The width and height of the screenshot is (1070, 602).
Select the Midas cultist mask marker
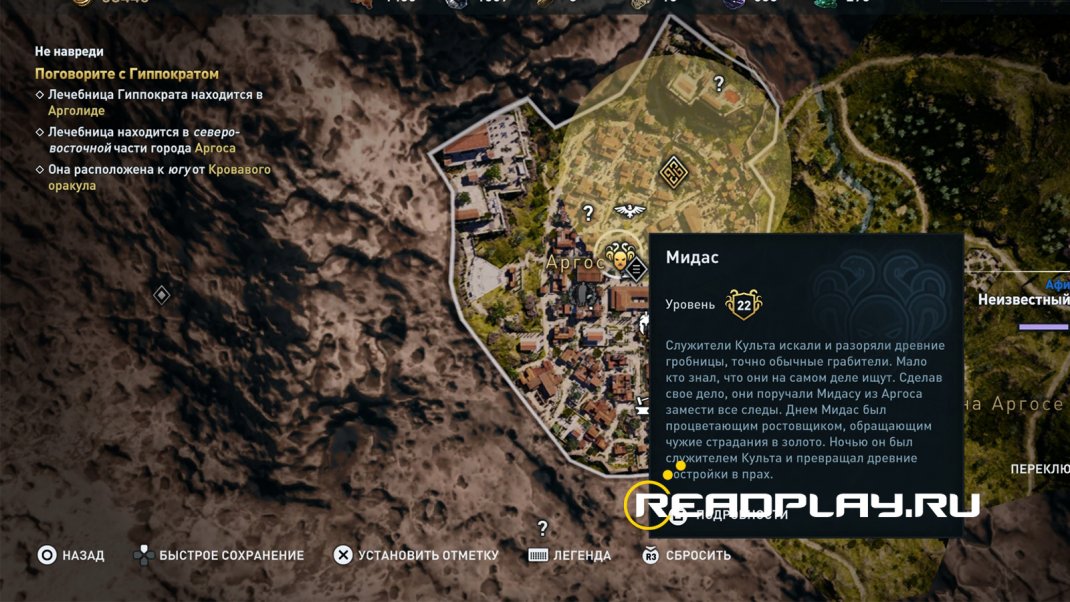(616, 256)
